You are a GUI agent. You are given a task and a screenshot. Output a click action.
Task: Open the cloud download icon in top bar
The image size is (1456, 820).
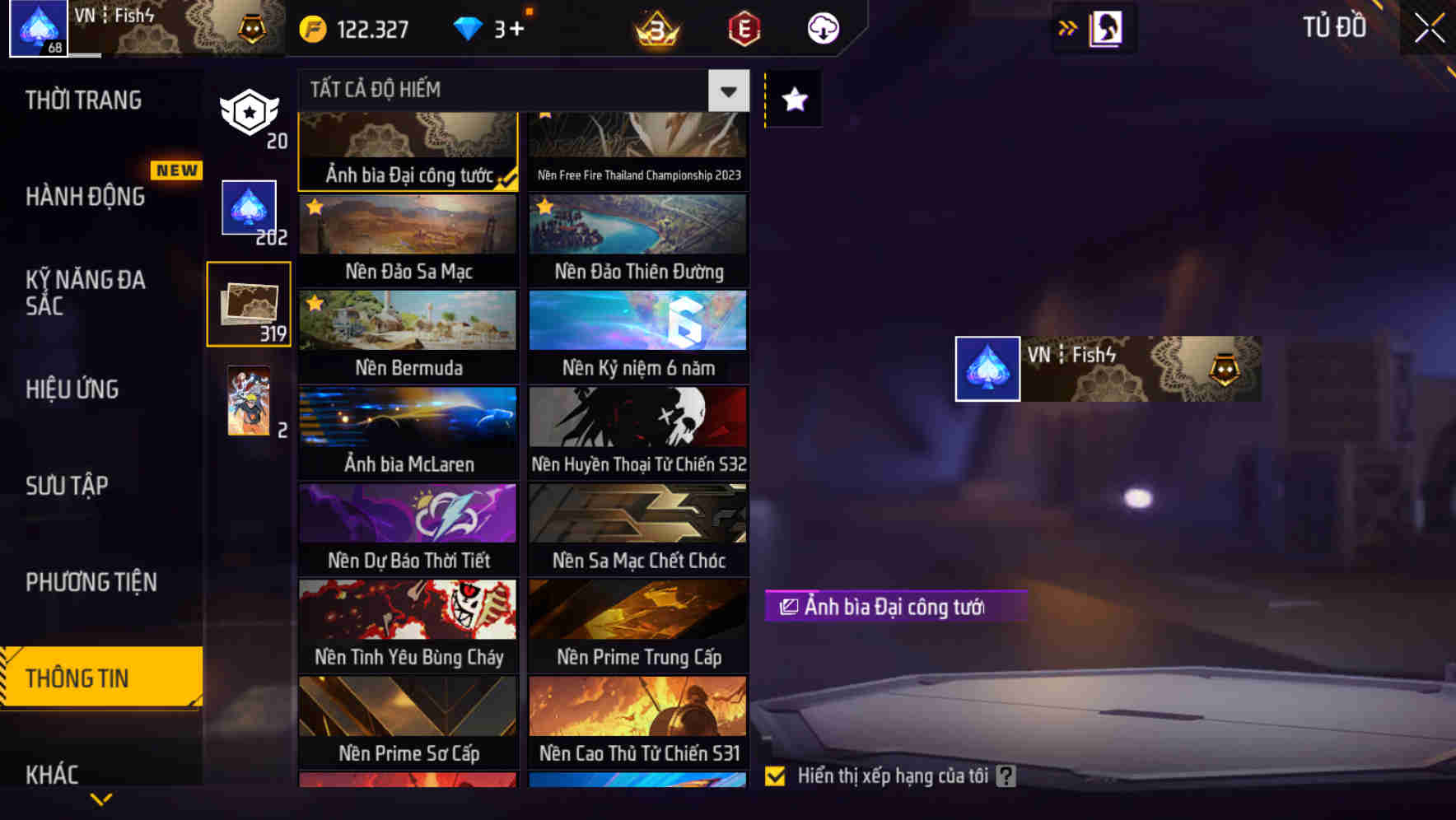point(822,27)
